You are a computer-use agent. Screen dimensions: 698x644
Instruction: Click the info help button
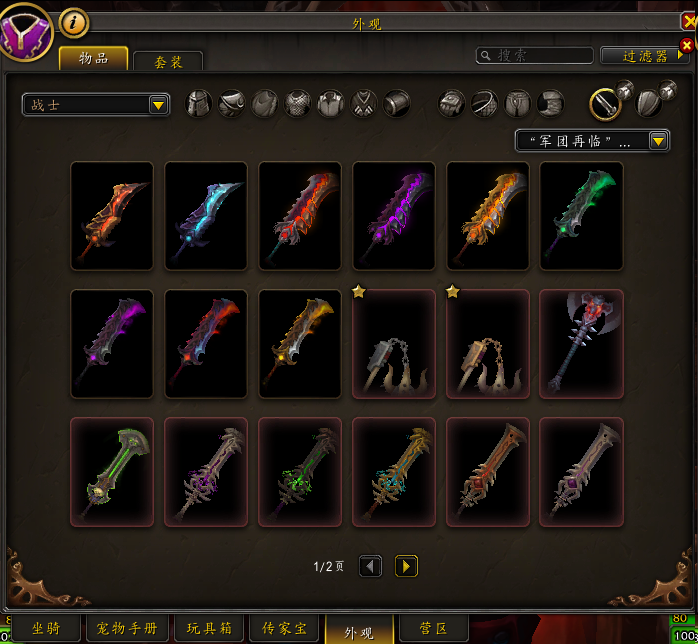pos(74,21)
